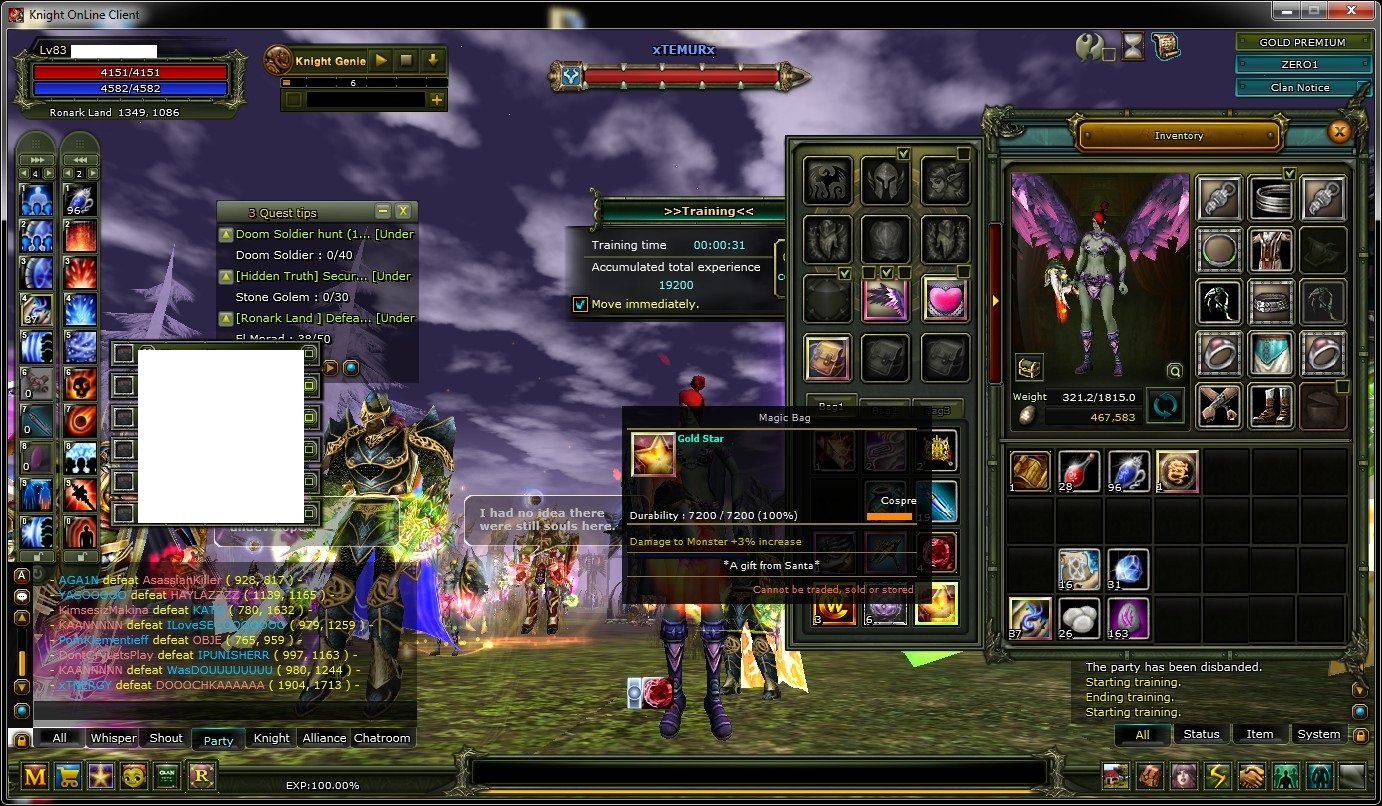Close the Inventory window
This screenshot has width=1382, height=806.
(1338, 131)
